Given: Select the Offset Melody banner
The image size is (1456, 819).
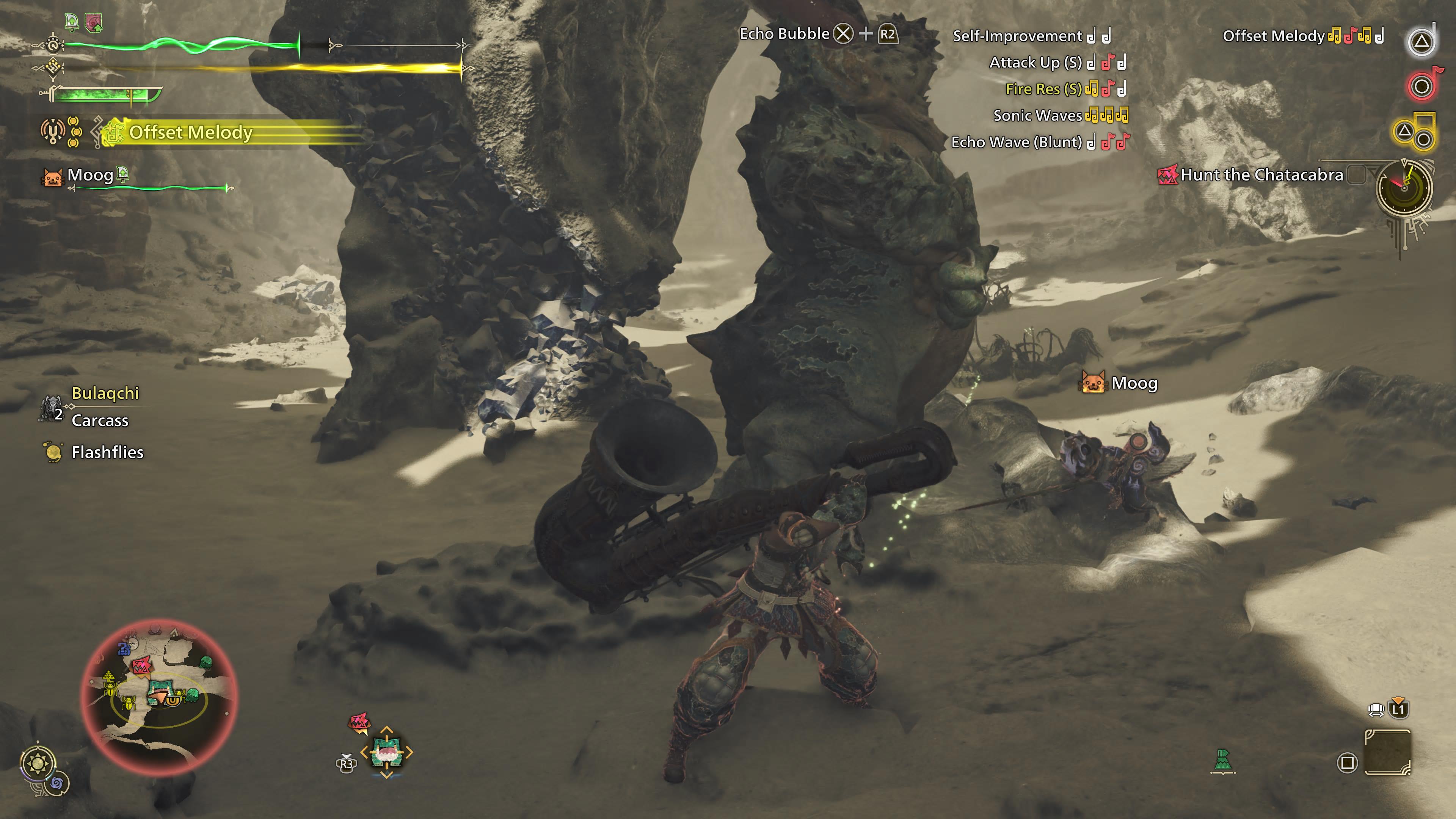Looking at the screenshot, I should [190, 132].
